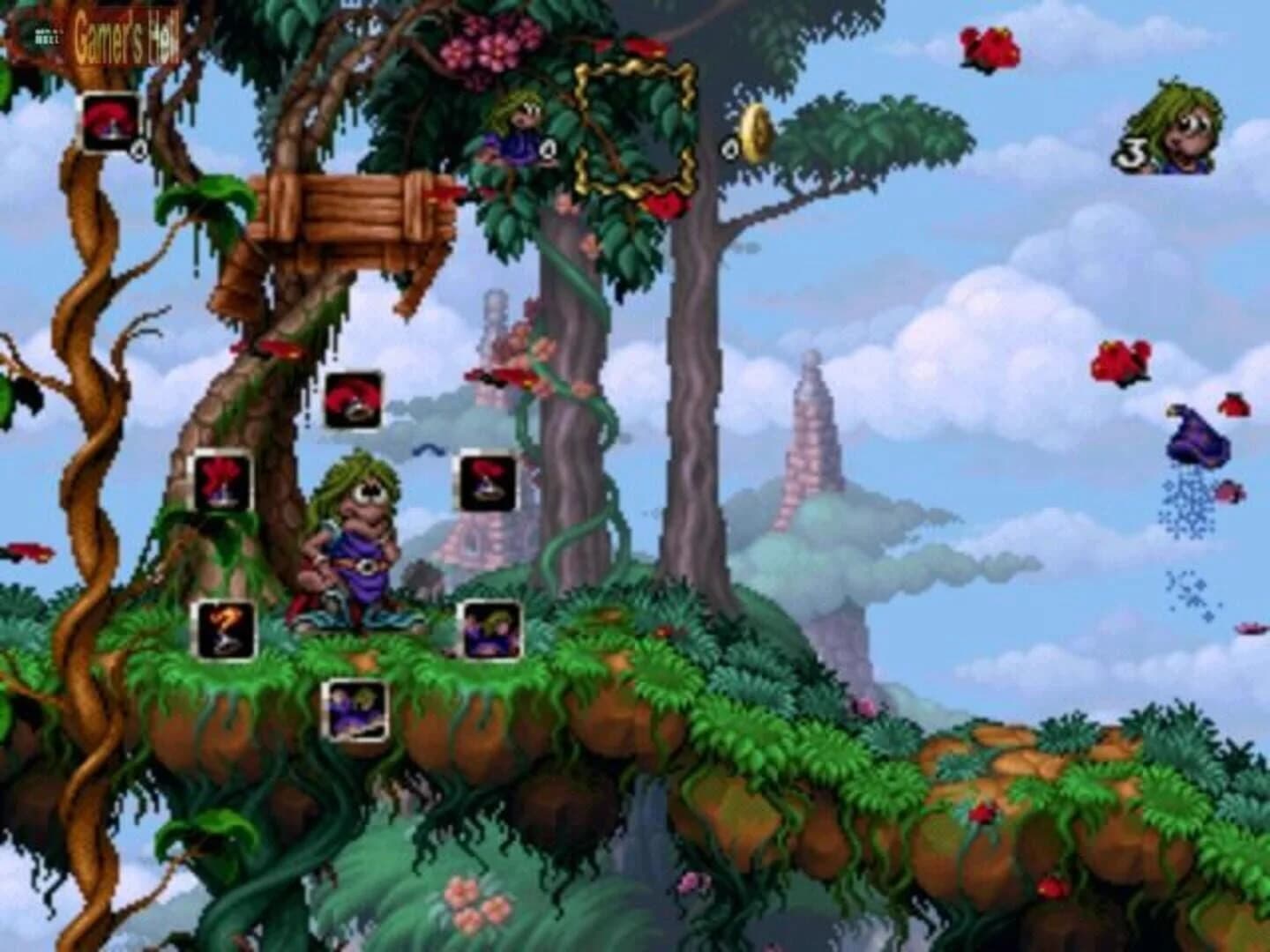Click the torch tile on the left ledge
This screenshot has width=1270, height=952.
click(x=222, y=629)
